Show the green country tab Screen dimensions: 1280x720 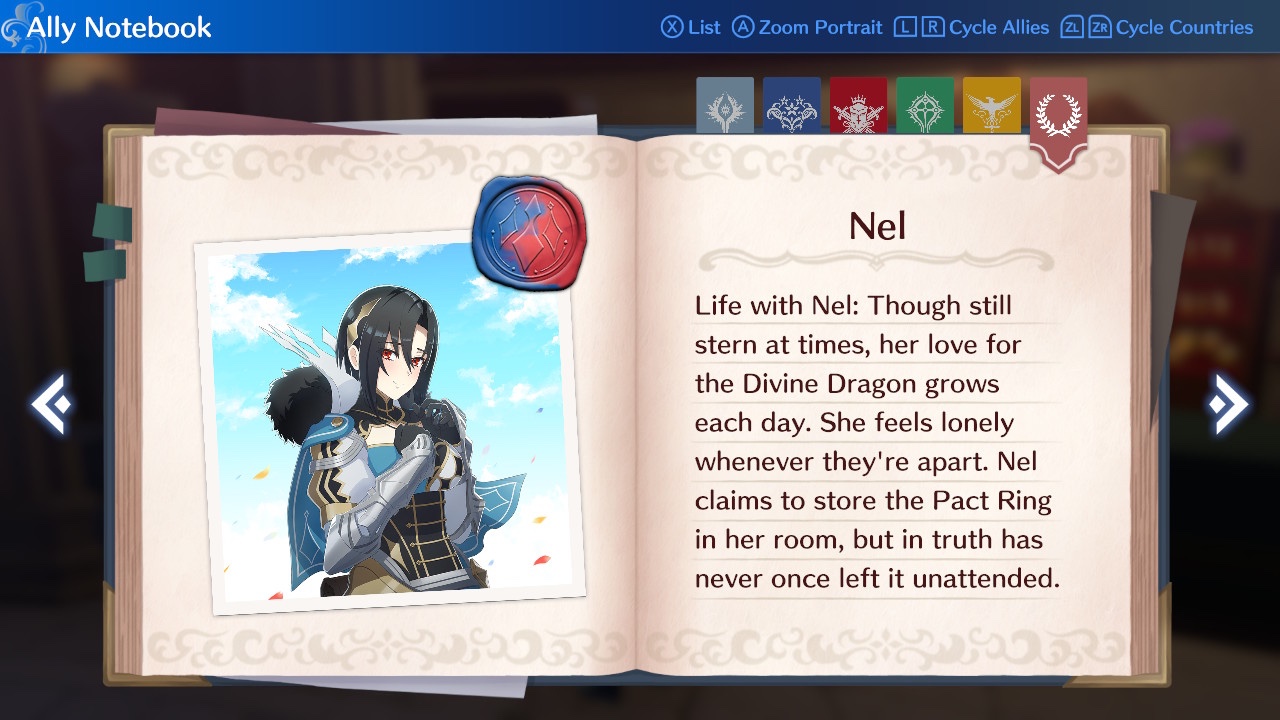[925, 106]
